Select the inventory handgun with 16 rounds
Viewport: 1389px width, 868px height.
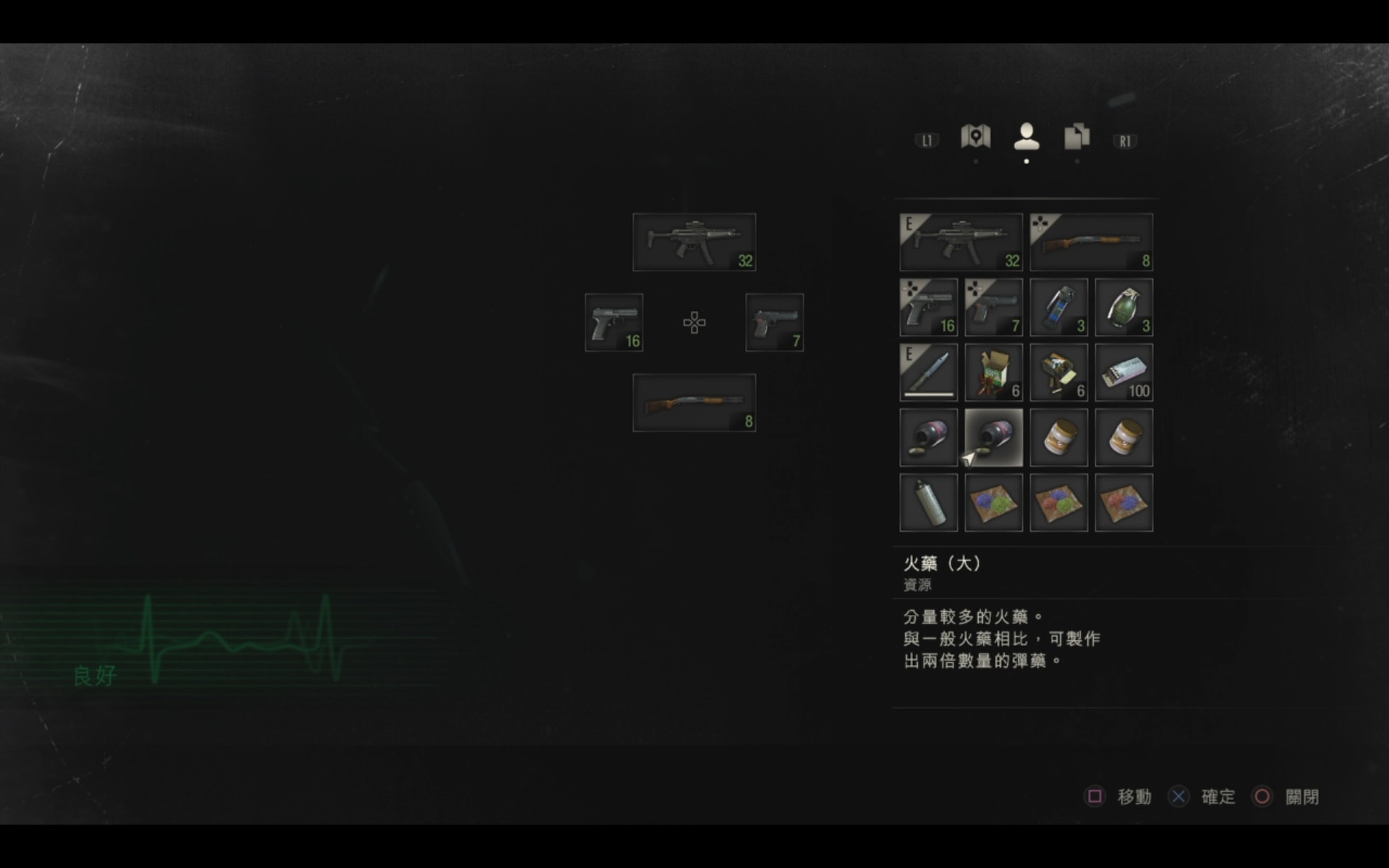pyautogui.click(x=928, y=307)
